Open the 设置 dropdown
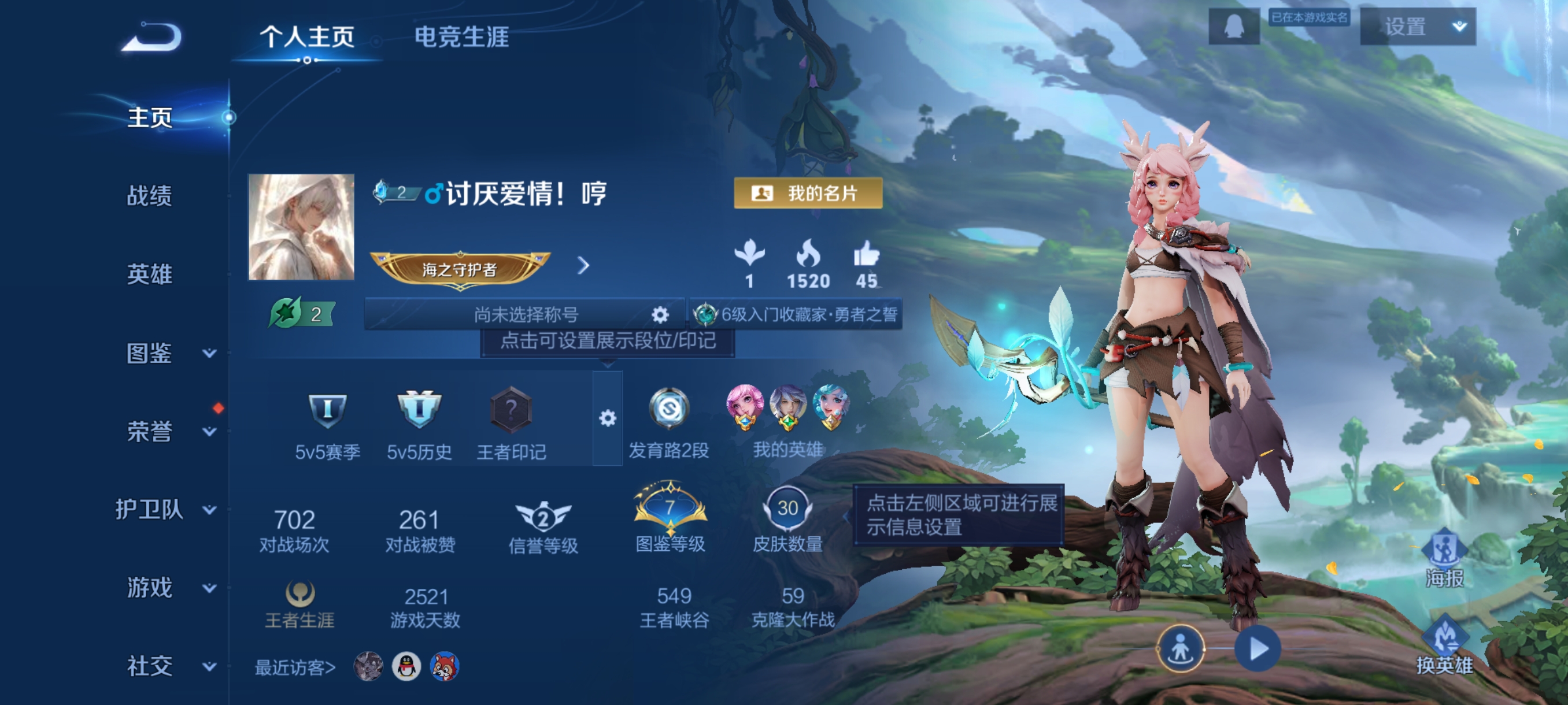 click(x=1417, y=27)
